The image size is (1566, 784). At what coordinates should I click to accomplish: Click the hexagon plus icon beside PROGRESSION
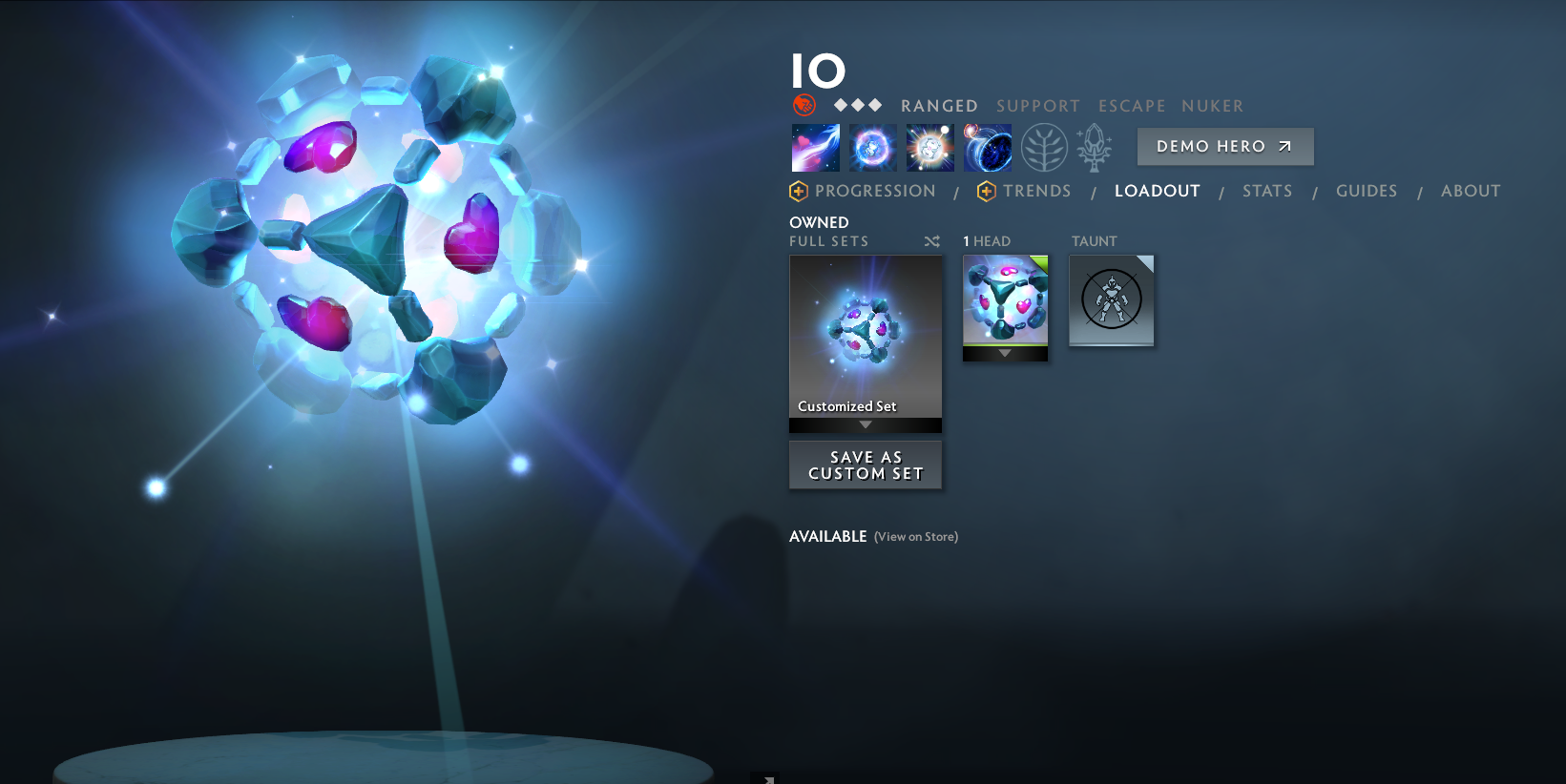coord(798,191)
